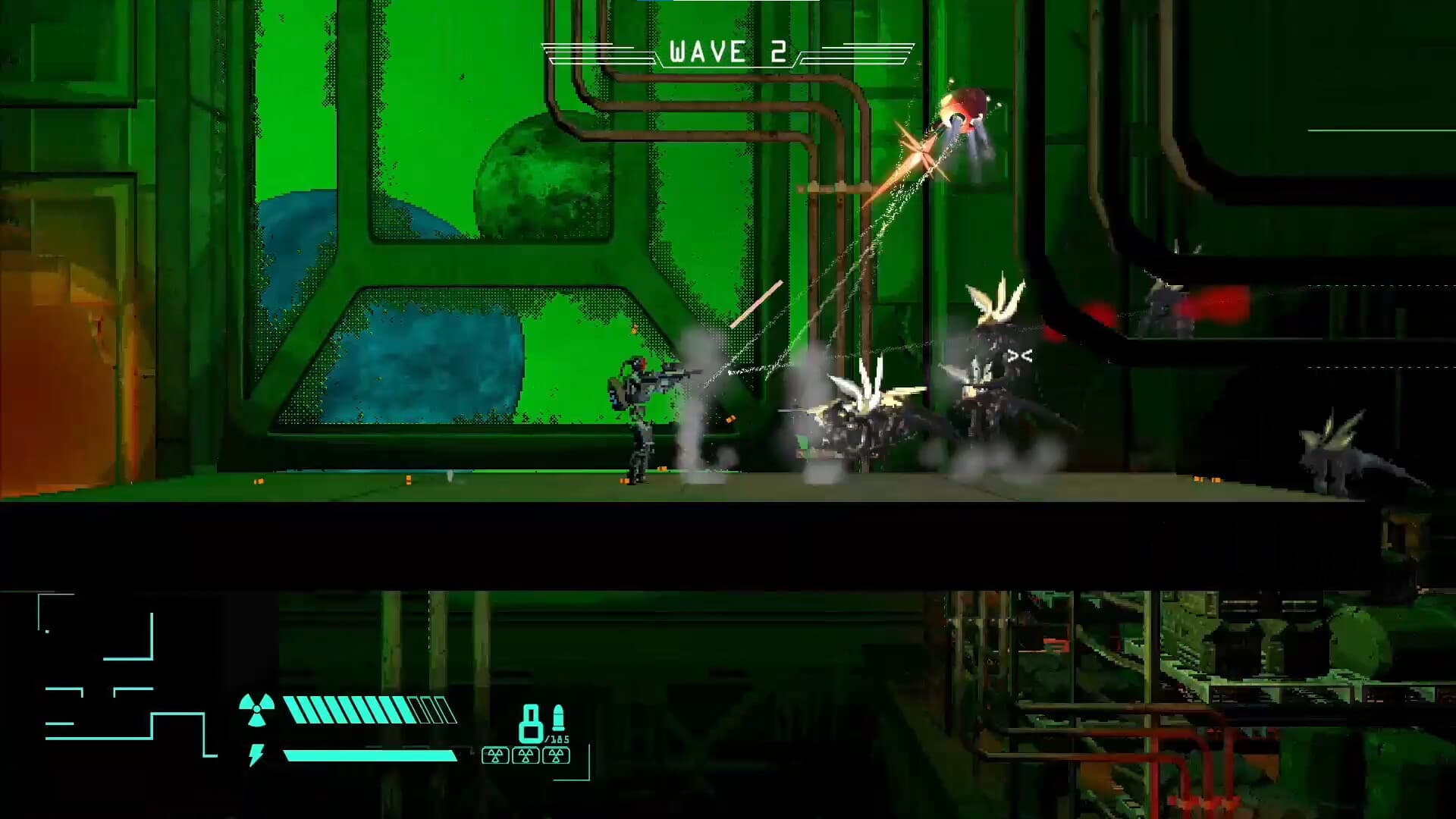
Task: Select the third radiation grenade slot
Action: (557, 755)
